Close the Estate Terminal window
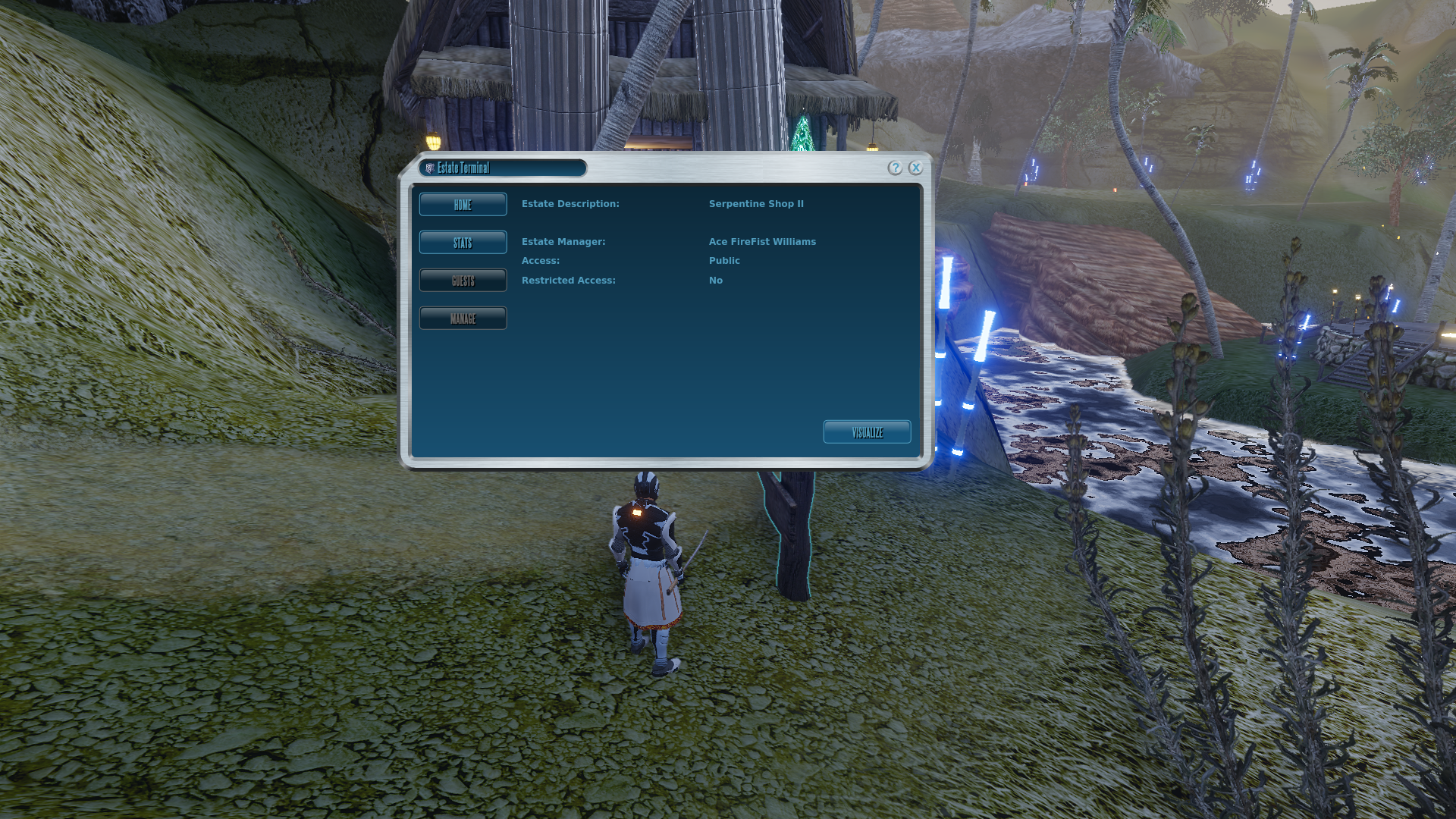 click(915, 168)
